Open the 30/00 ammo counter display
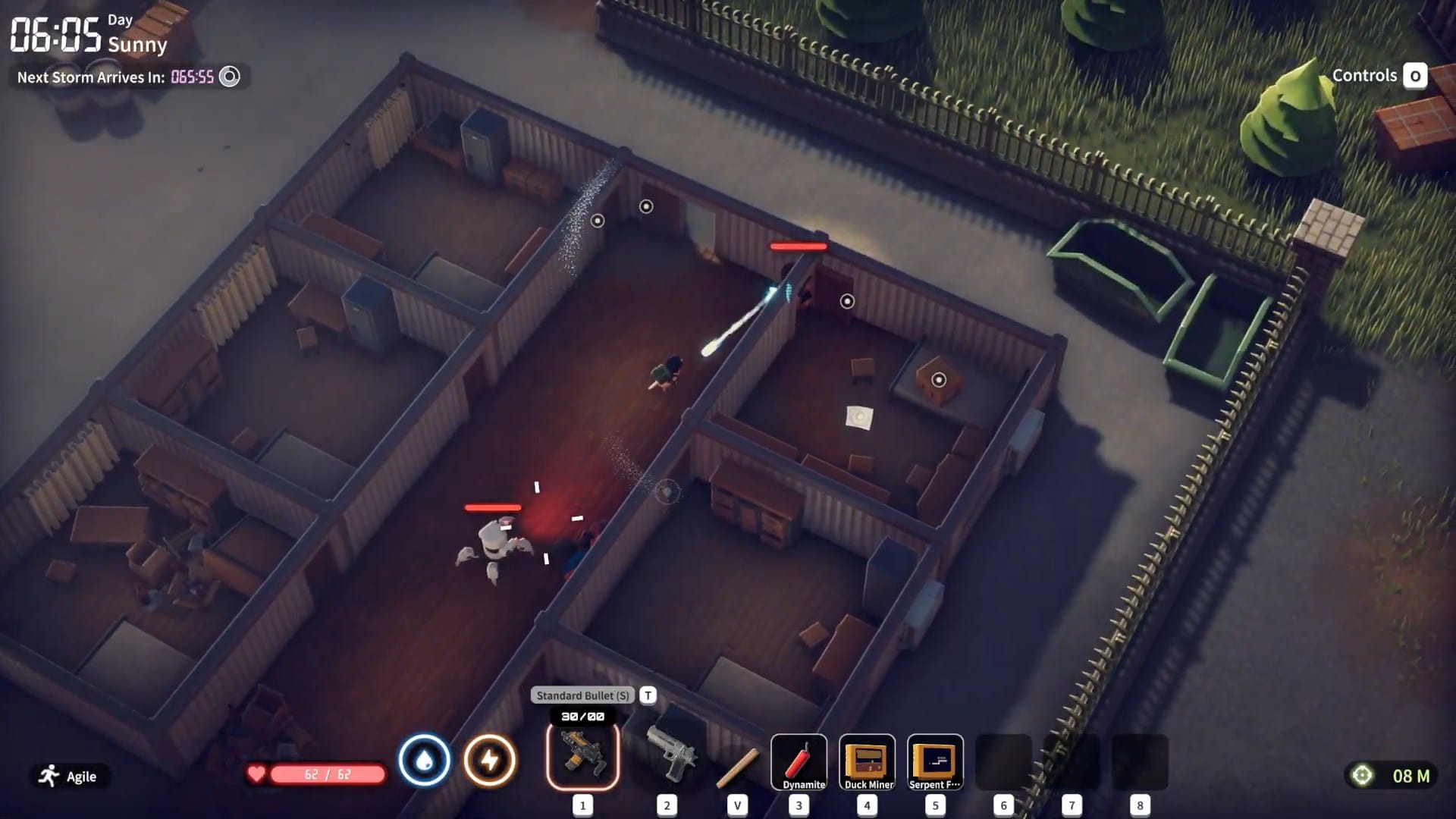 click(x=582, y=716)
